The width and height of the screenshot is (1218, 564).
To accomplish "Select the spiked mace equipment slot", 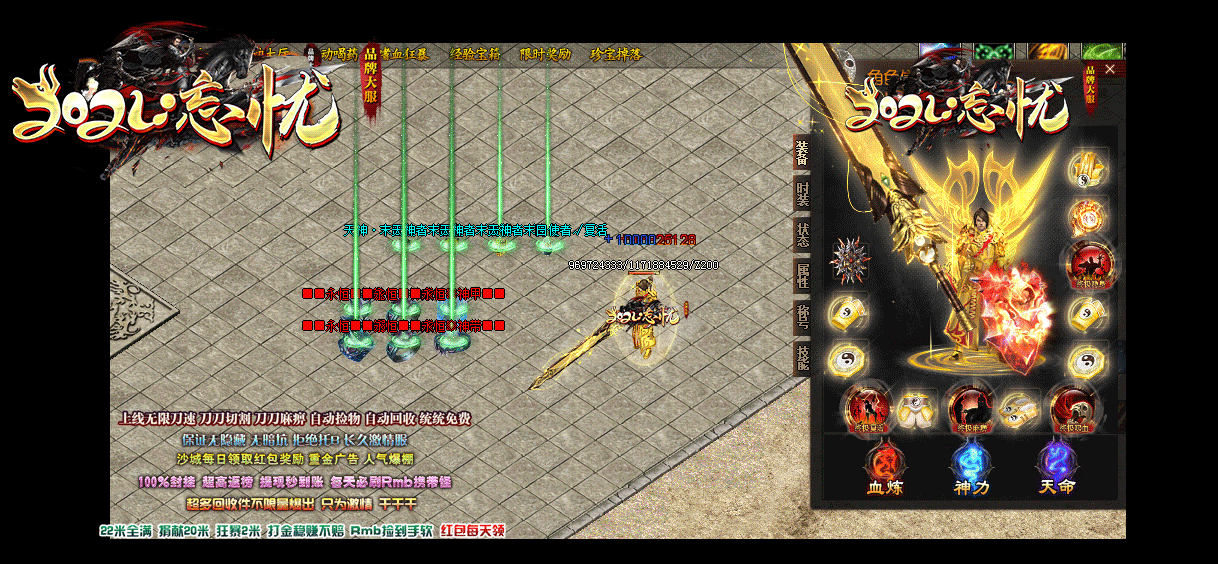I will coord(848,260).
